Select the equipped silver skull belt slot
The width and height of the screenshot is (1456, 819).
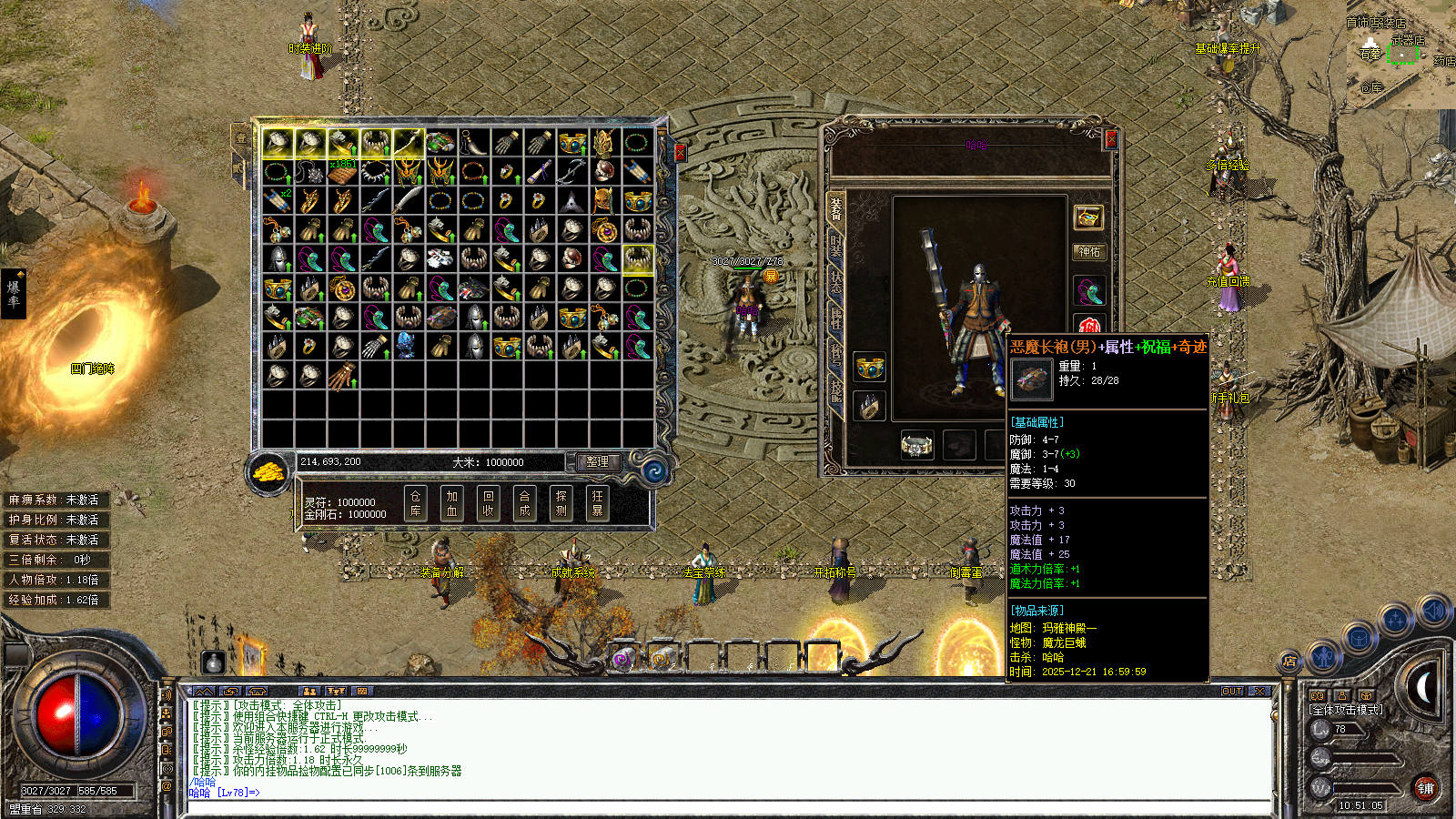[916, 445]
